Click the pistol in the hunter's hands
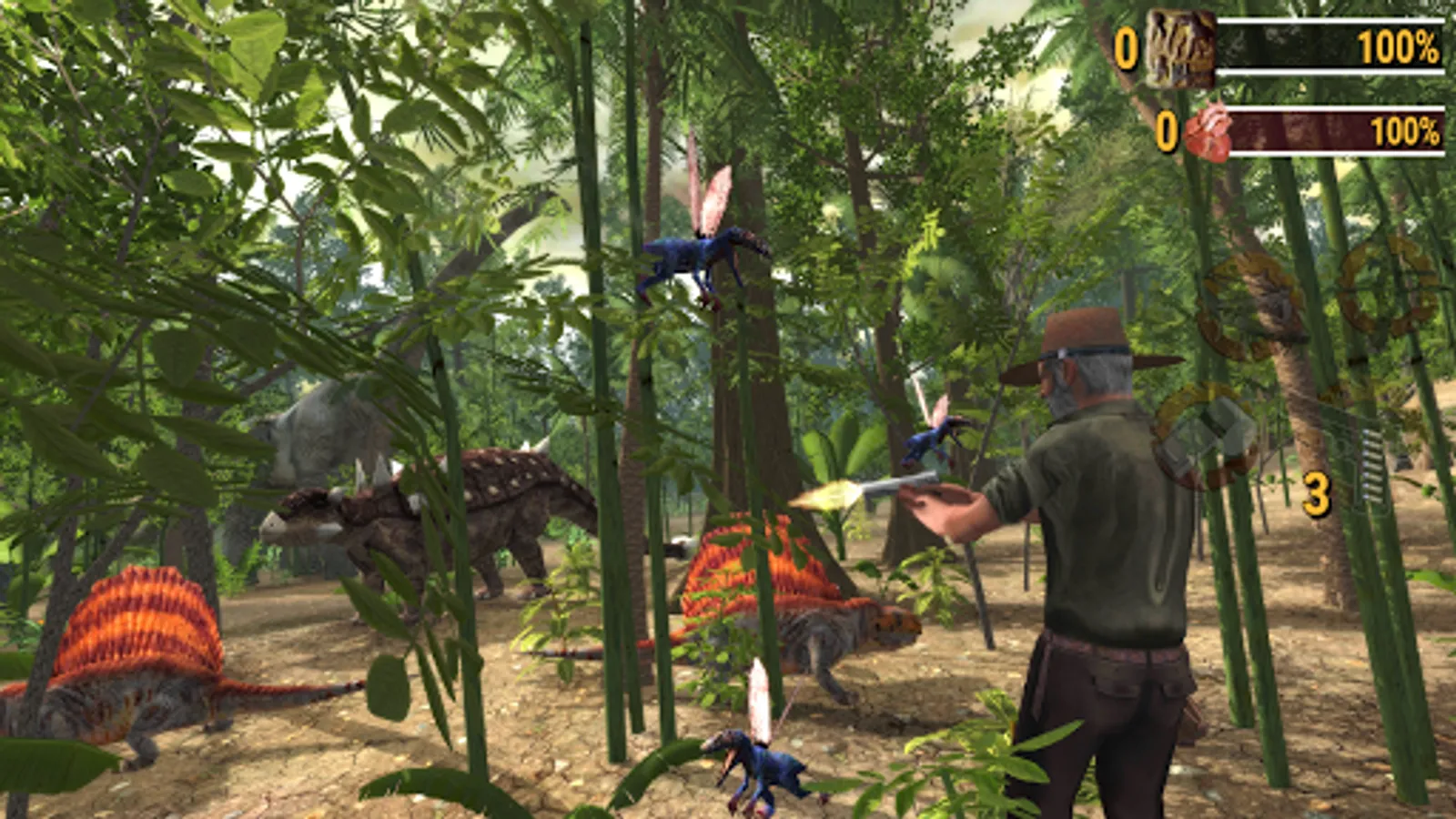This screenshot has width=1456, height=819. pyautogui.click(x=896, y=487)
